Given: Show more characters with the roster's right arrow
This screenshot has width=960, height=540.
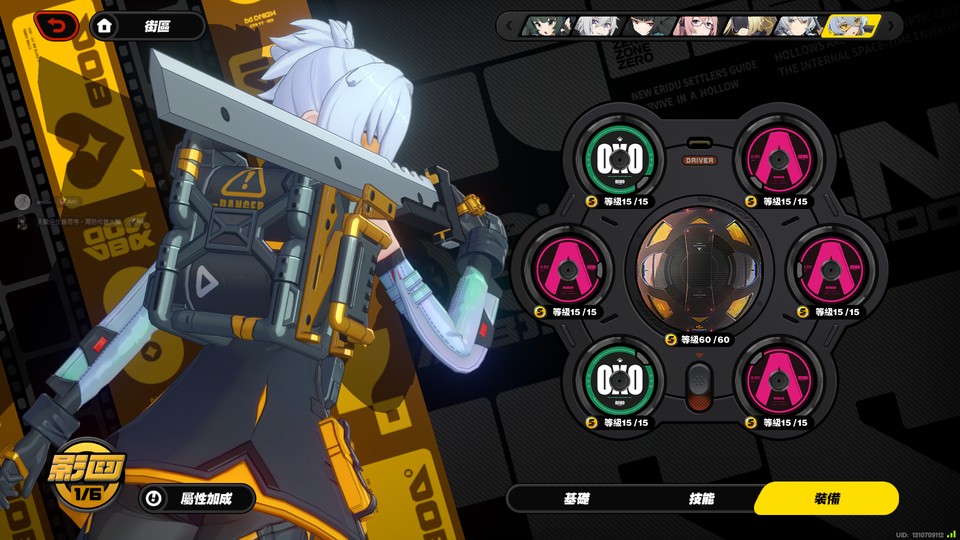Looking at the screenshot, I should coord(890,26).
